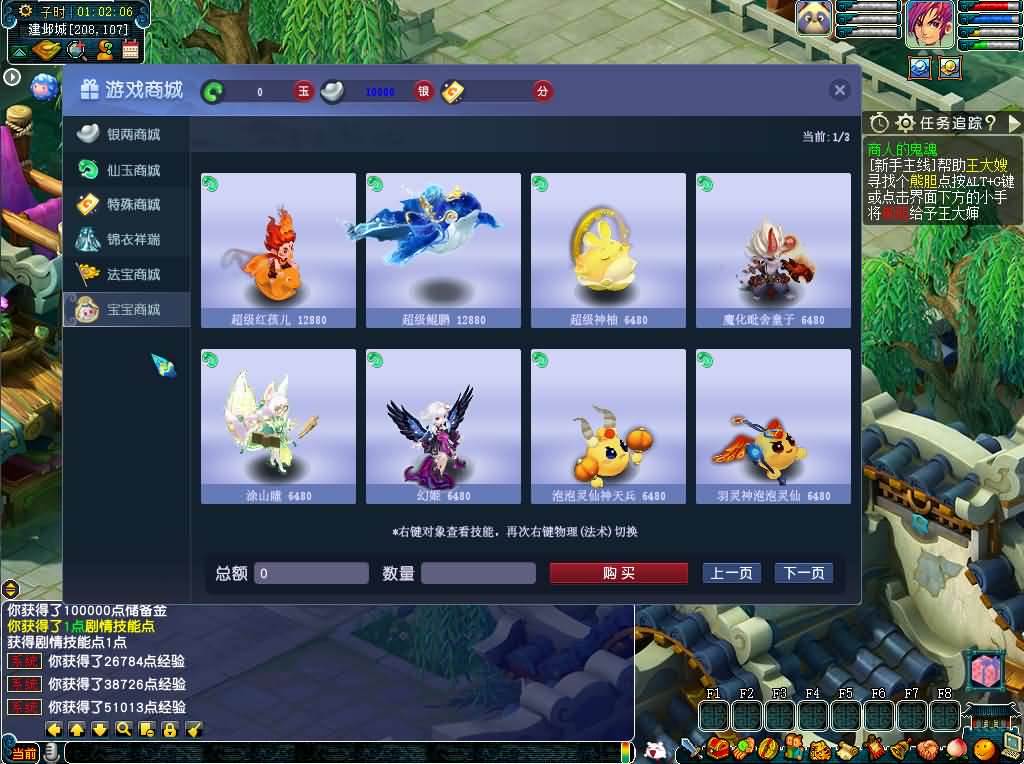Choose the 泡泡灵仙神天兵 pet card
The image size is (1024, 764).
pos(608,426)
